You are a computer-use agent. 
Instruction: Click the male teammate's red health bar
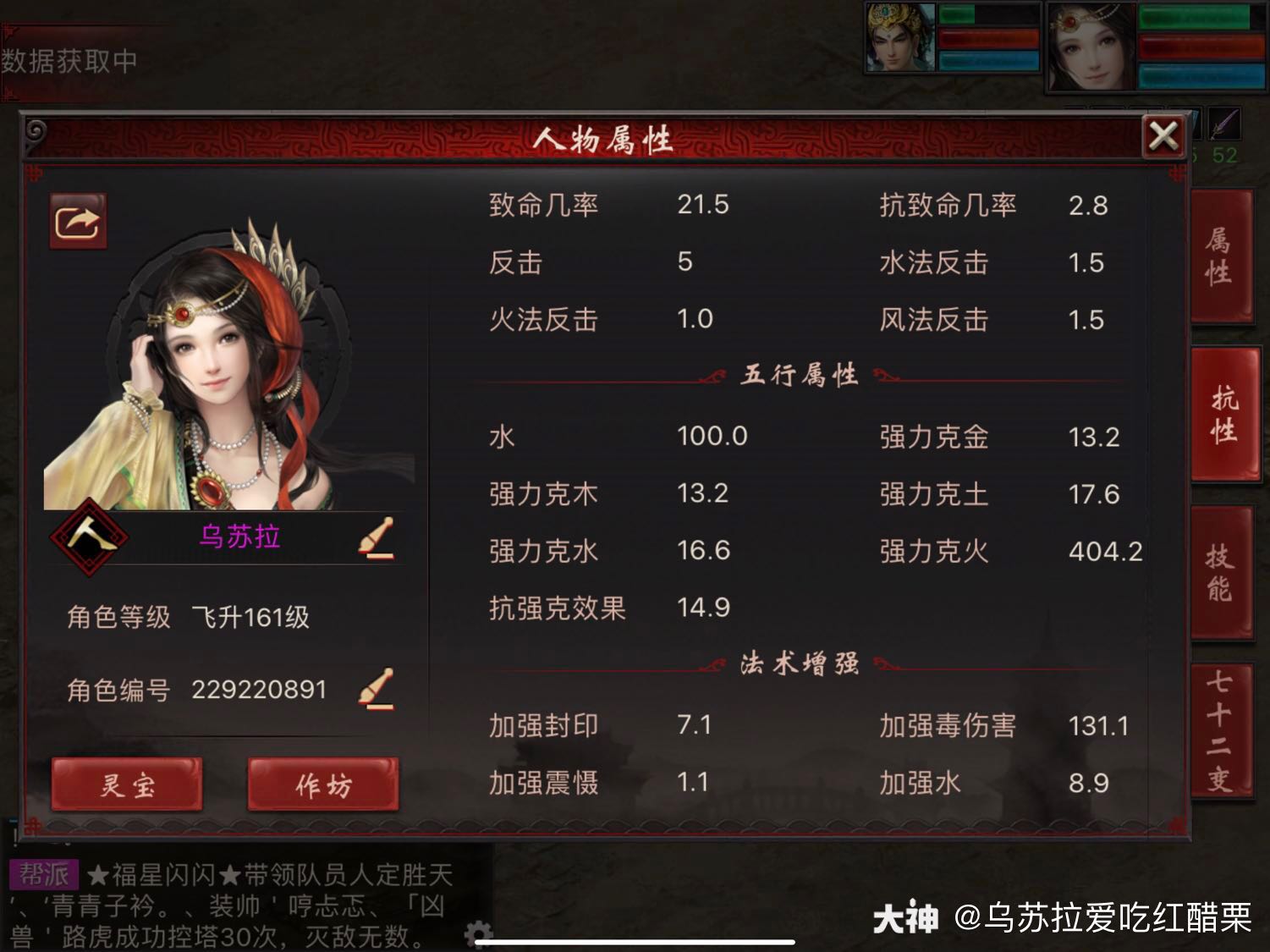(x=988, y=36)
